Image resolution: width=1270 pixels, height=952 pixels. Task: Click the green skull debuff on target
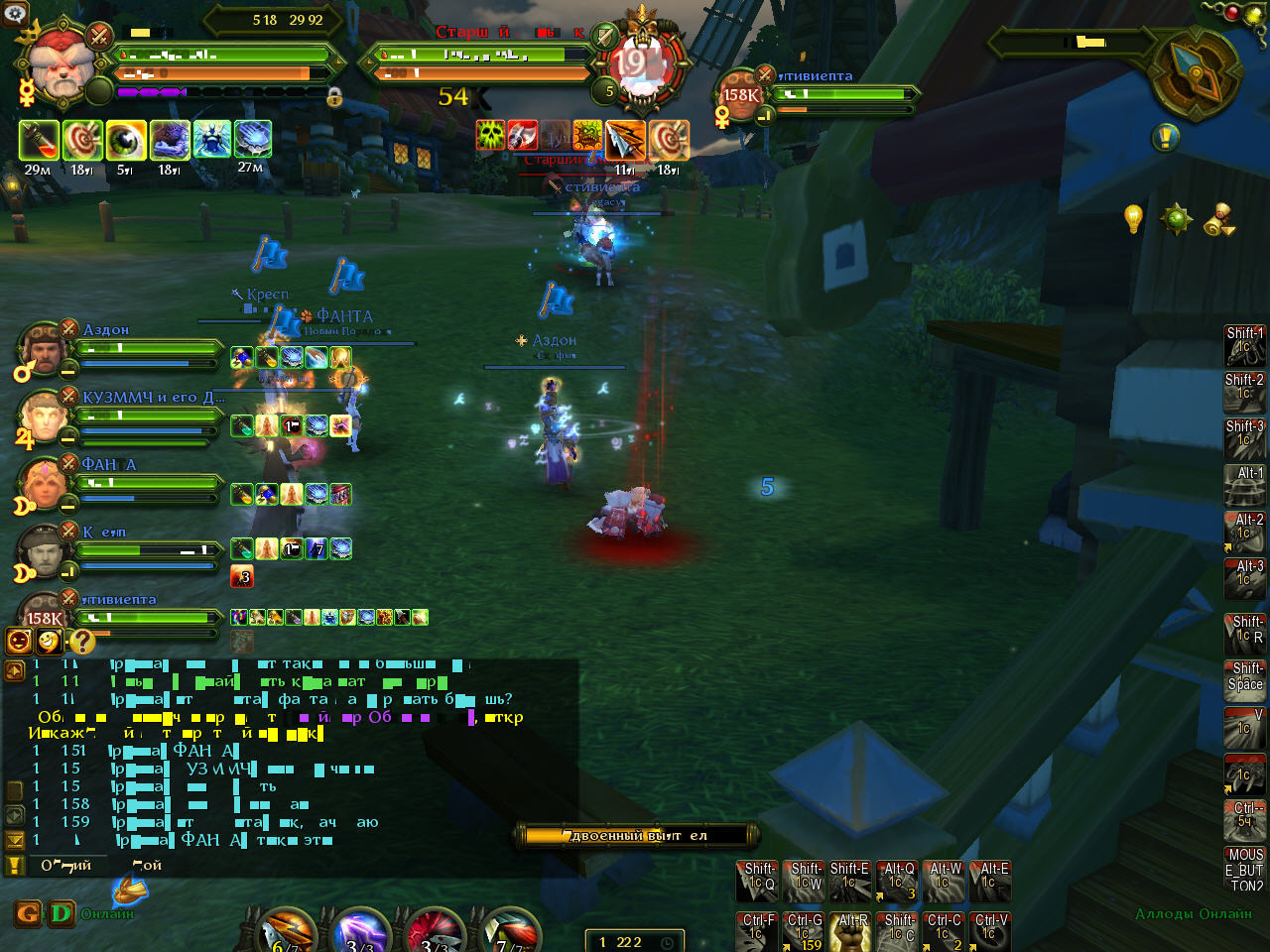[x=491, y=136]
